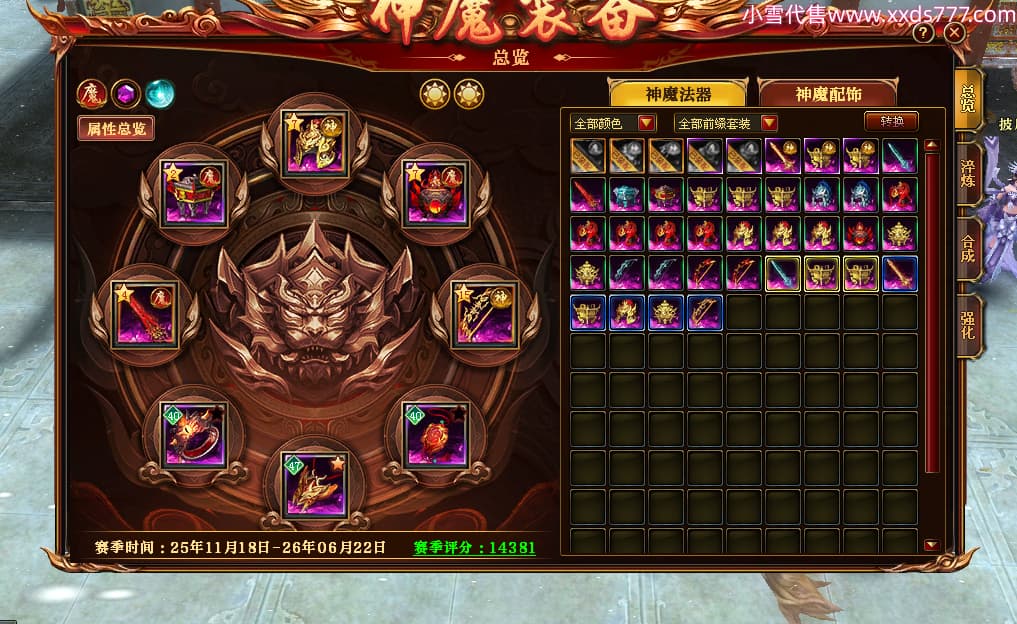This screenshot has height=624, width=1017.
Task: Select the 合成 side tab
Action: click(x=968, y=248)
